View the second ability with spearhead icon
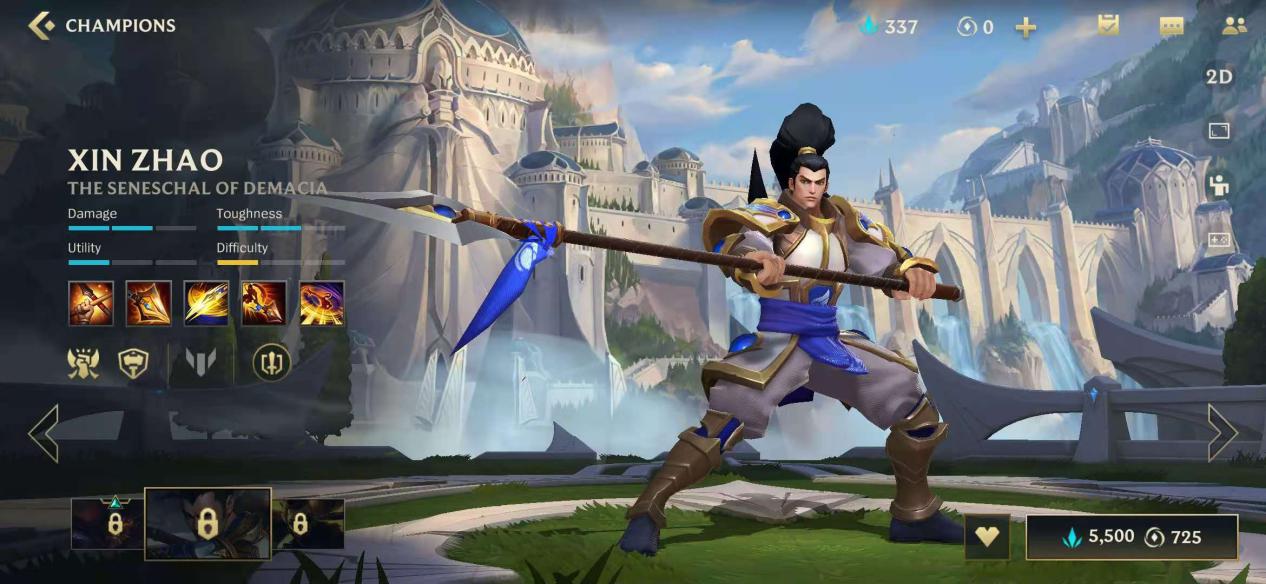1266x584 pixels. (x=148, y=303)
